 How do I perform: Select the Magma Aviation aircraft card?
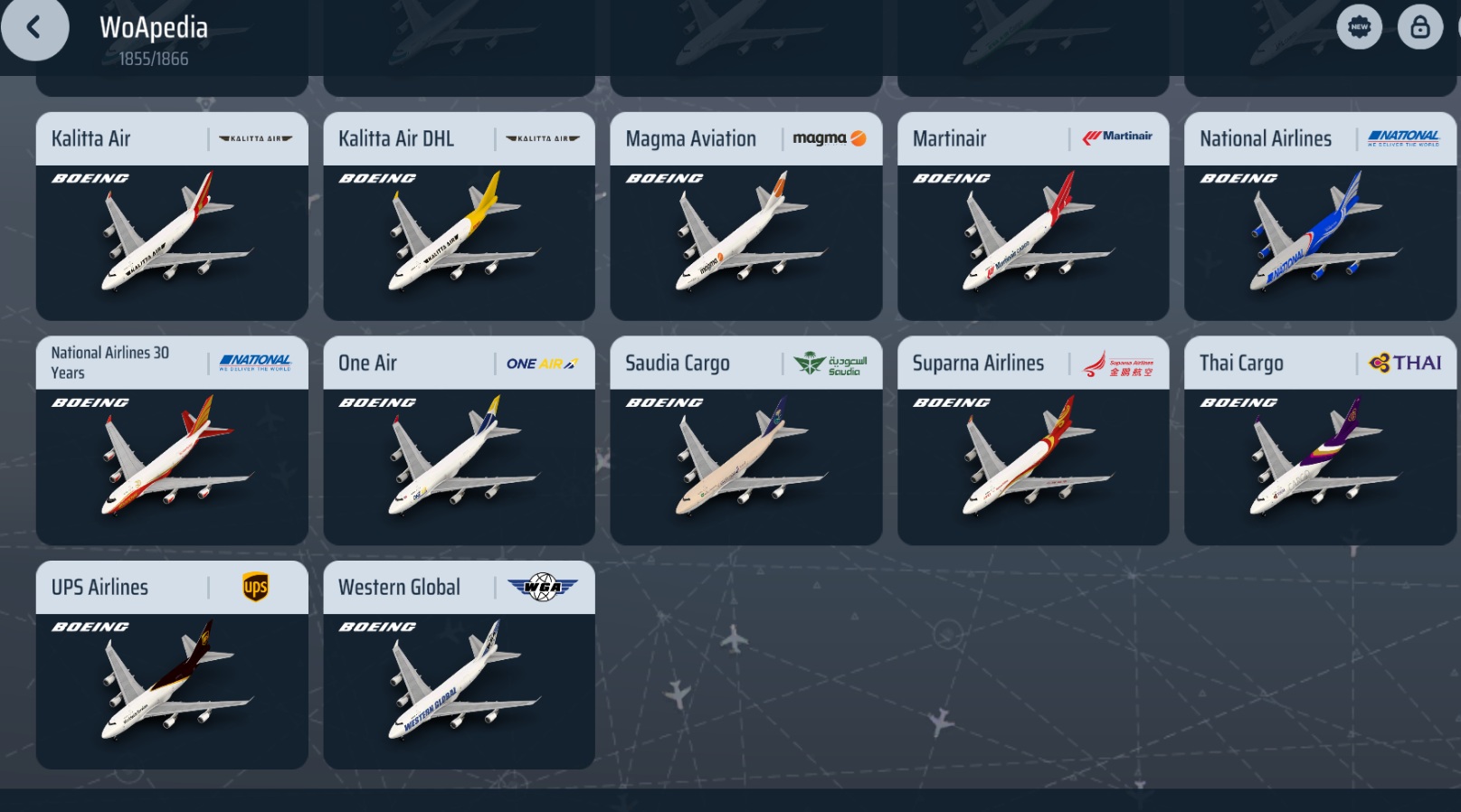(x=745, y=217)
